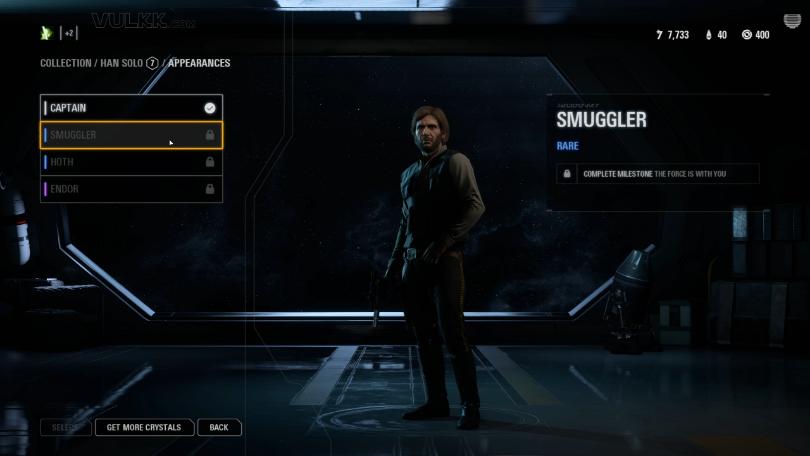
Task: Open the profile icon at top right
Action: tap(792, 22)
